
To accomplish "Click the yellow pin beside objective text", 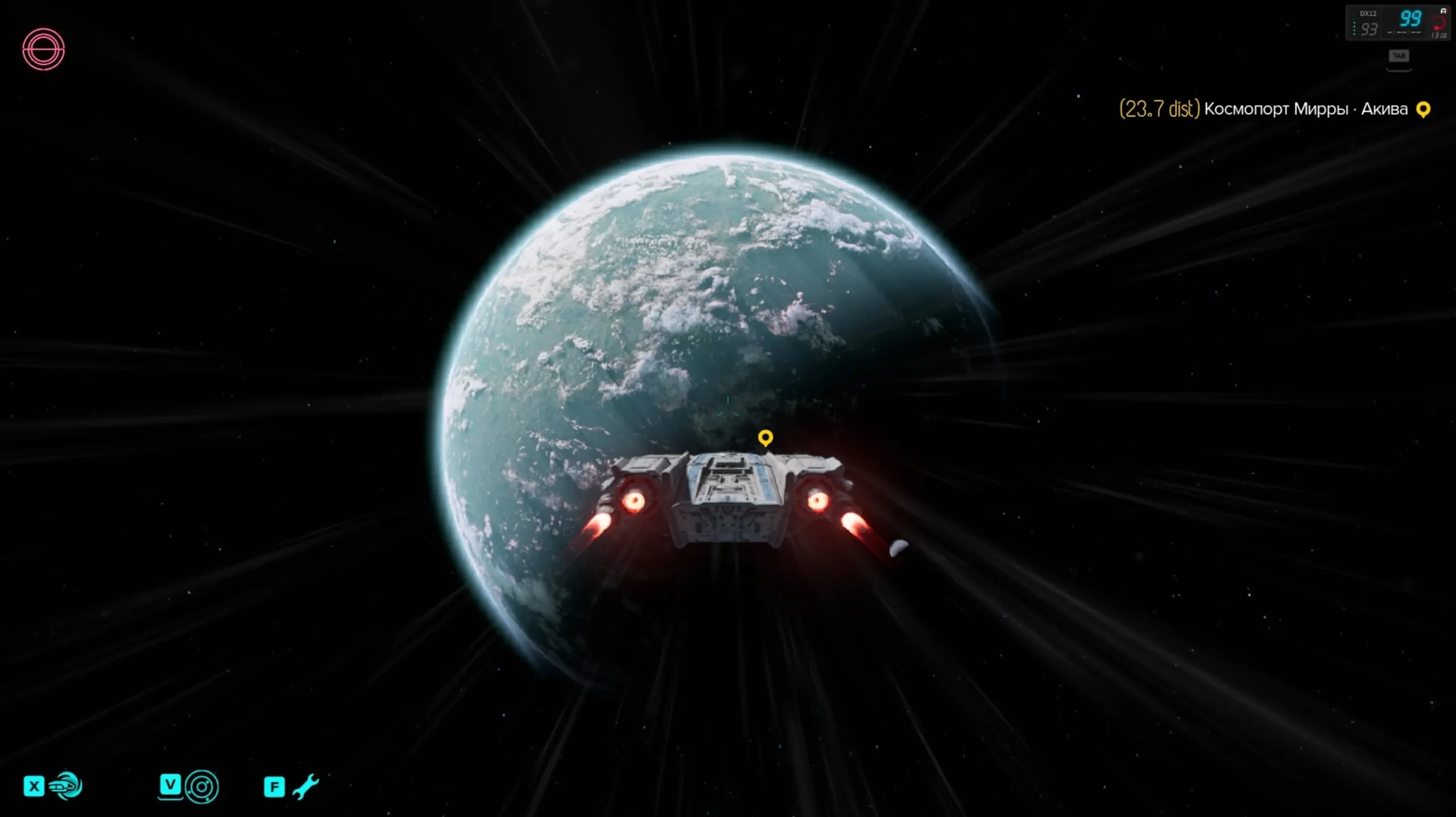I will click(x=1423, y=109).
